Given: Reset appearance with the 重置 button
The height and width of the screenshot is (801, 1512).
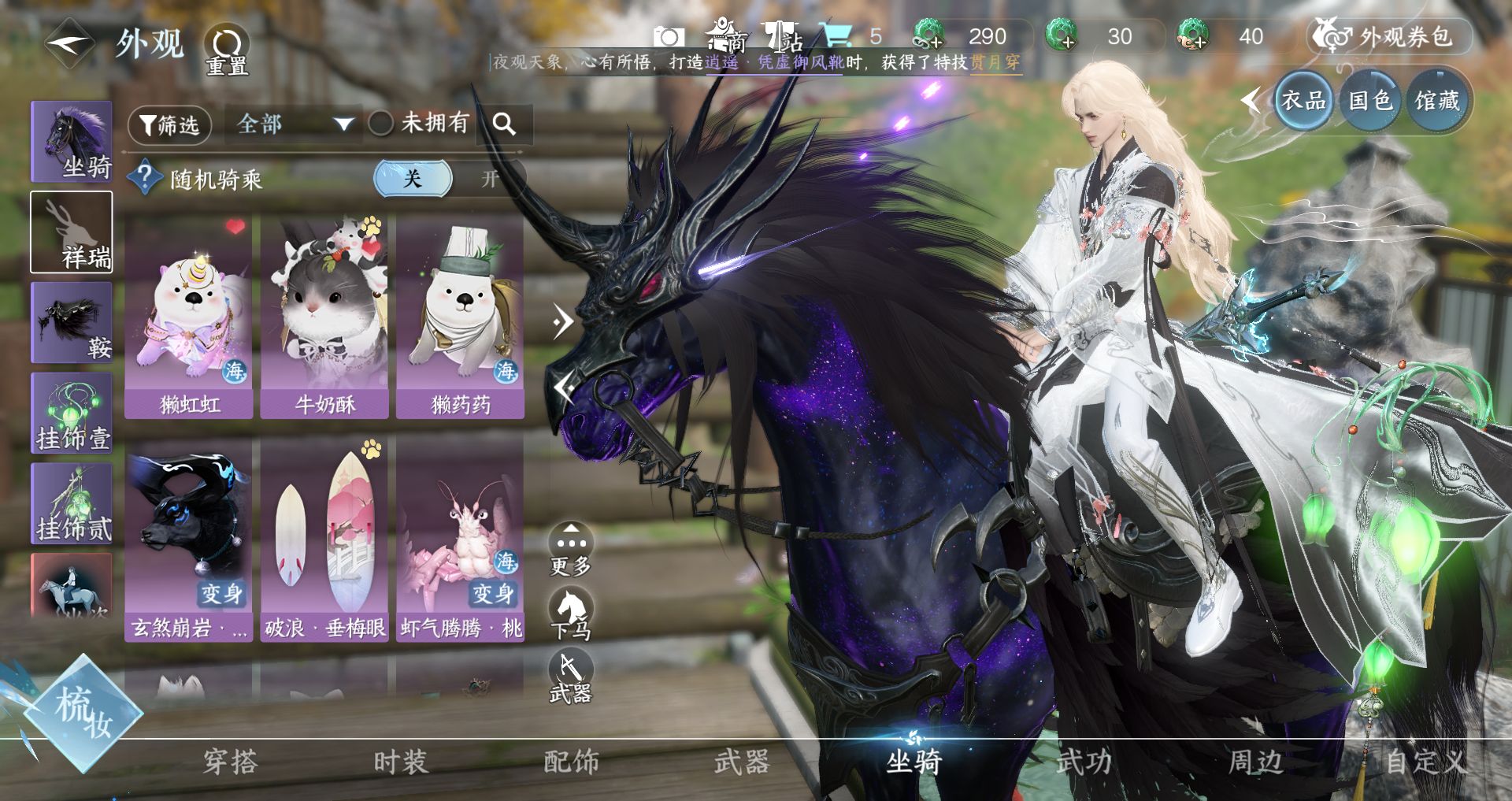Looking at the screenshot, I should click(227, 47).
